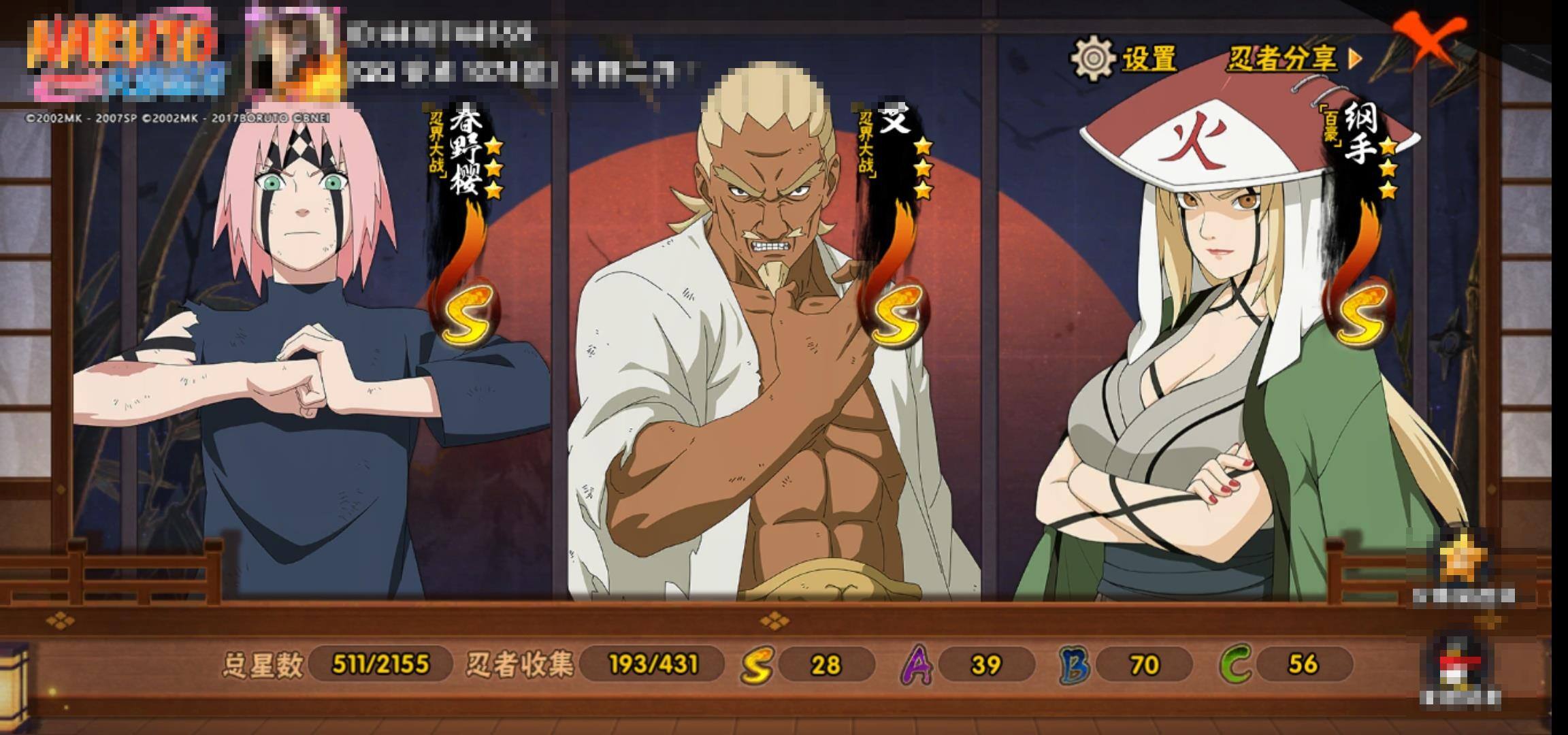Close the ninja showcase with the red X
Viewport: 1568px width, 735px height.
[1428, 39]
